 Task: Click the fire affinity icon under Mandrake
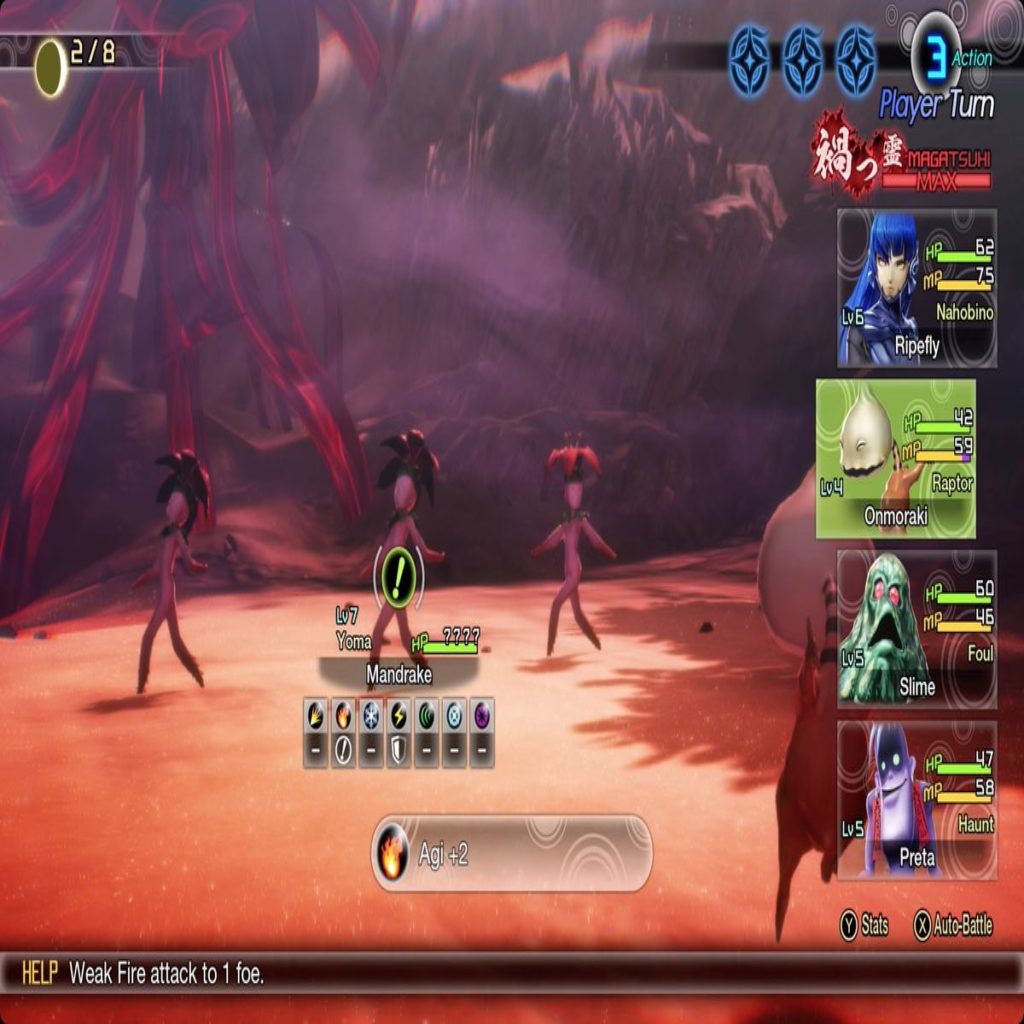coord(343,715)
